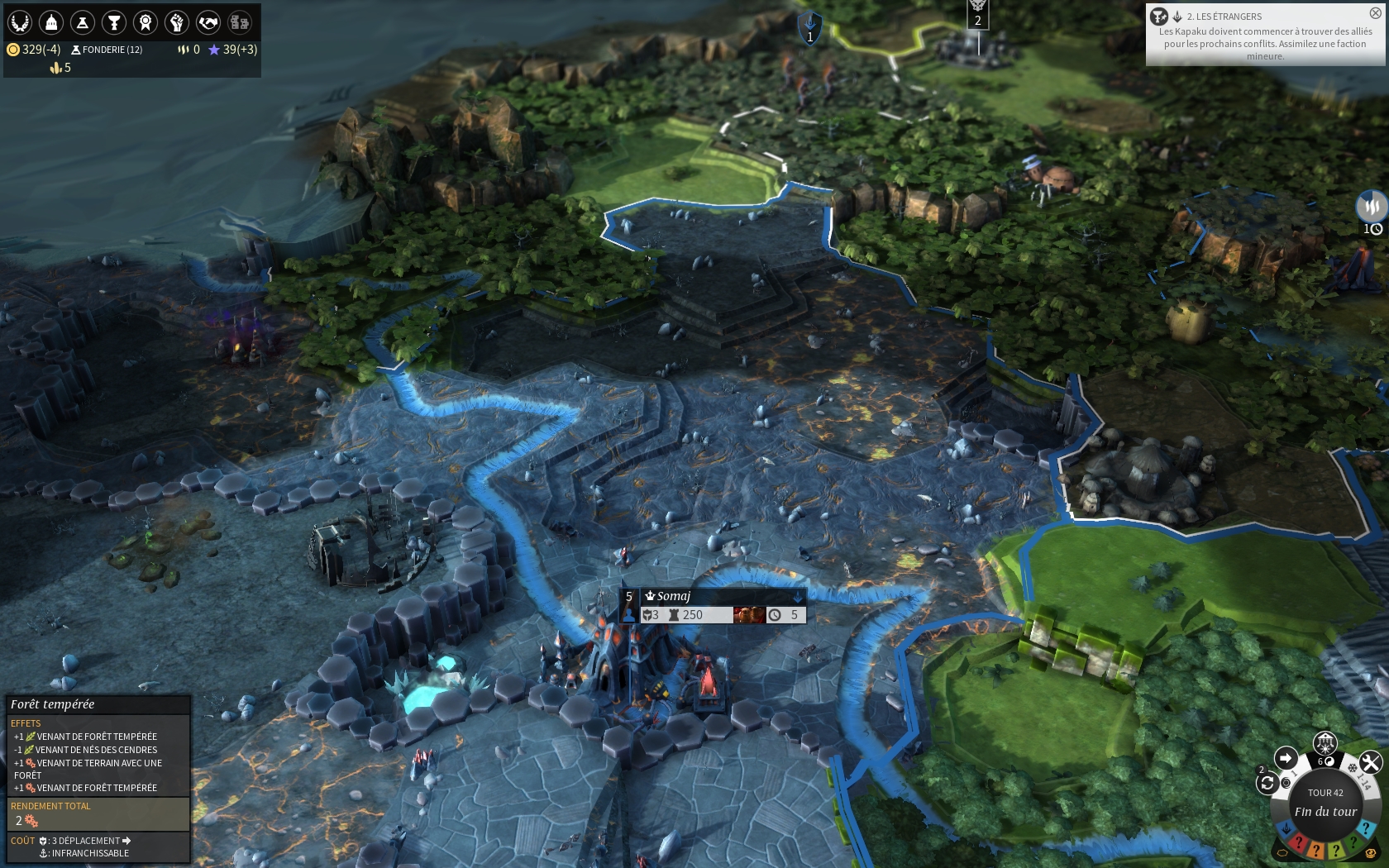Click the circular refresh arrows button

click(x=1267, y=784)
